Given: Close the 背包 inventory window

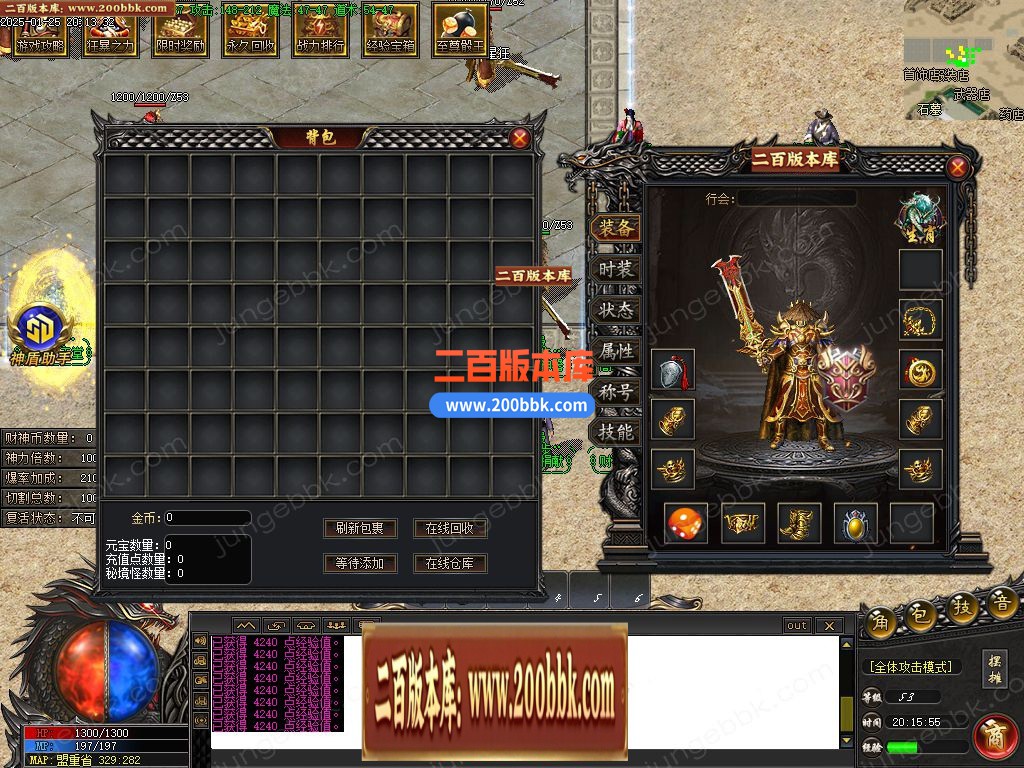Looking at the screenshot, I should (x=520, y=139).
